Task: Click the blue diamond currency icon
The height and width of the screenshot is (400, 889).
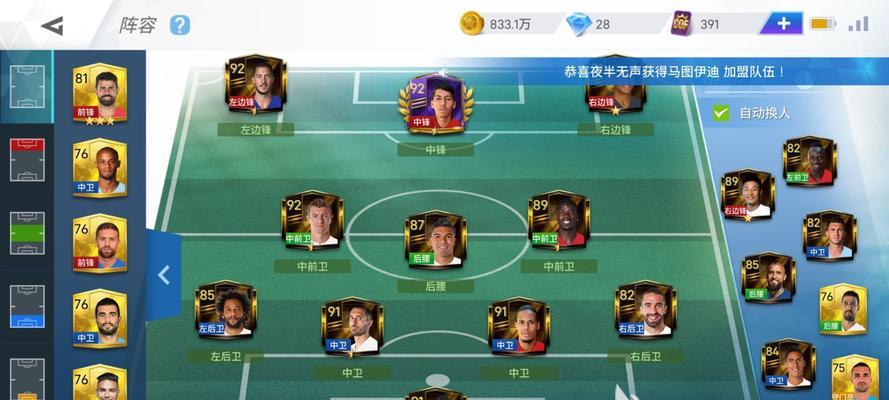Action: point(577,24)
